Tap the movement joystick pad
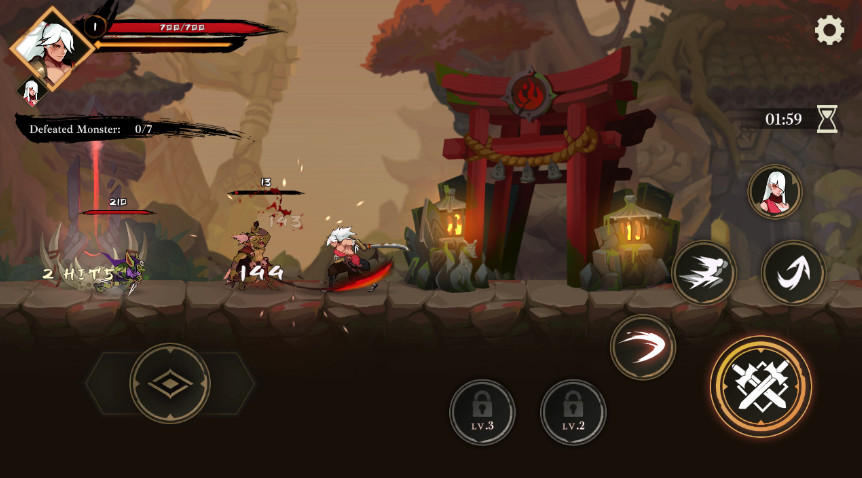This screenshot has height=478, width=862. [x=170, y=383]
